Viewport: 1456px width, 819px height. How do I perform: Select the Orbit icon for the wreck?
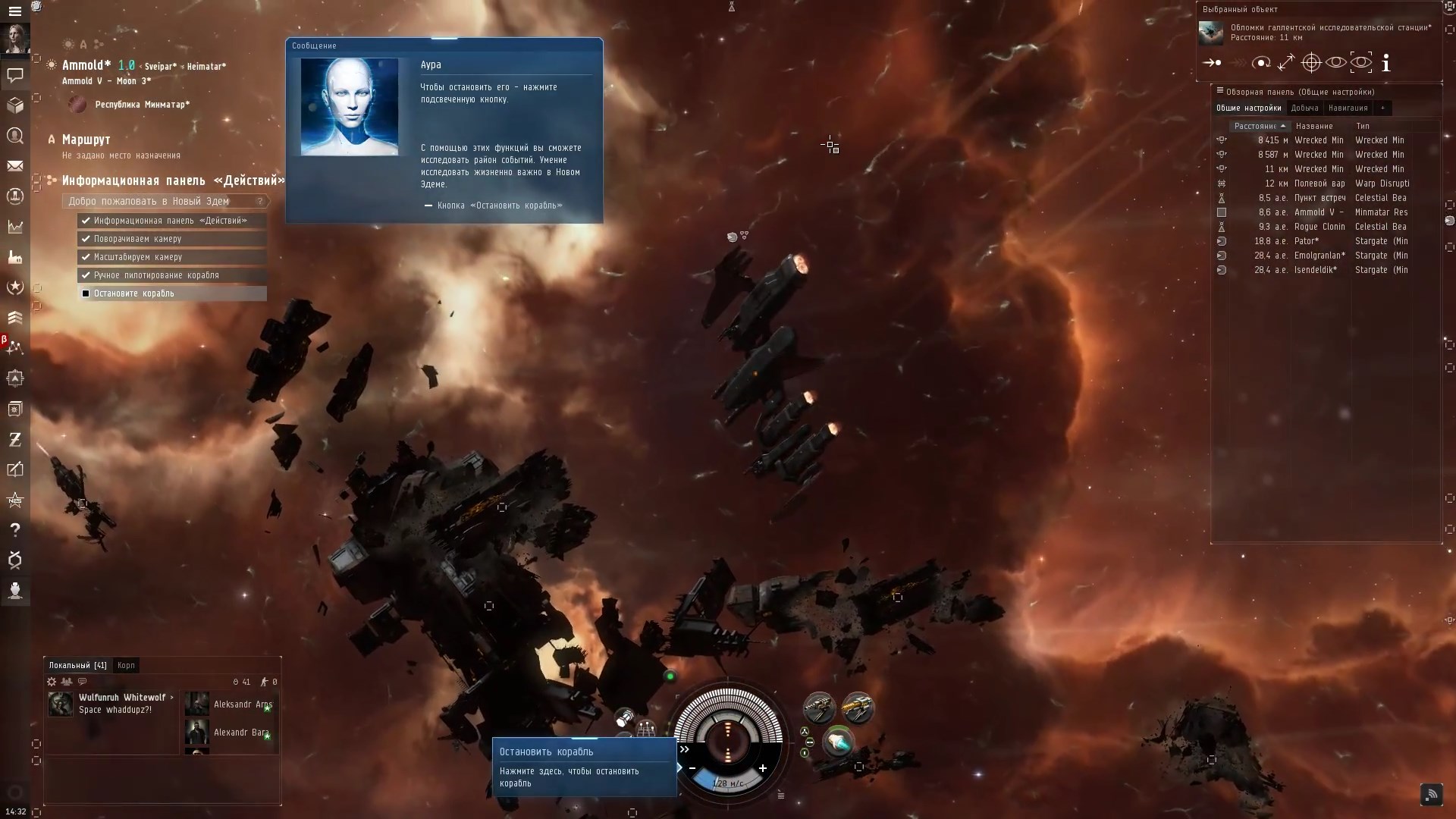(x=1261, y=63)
